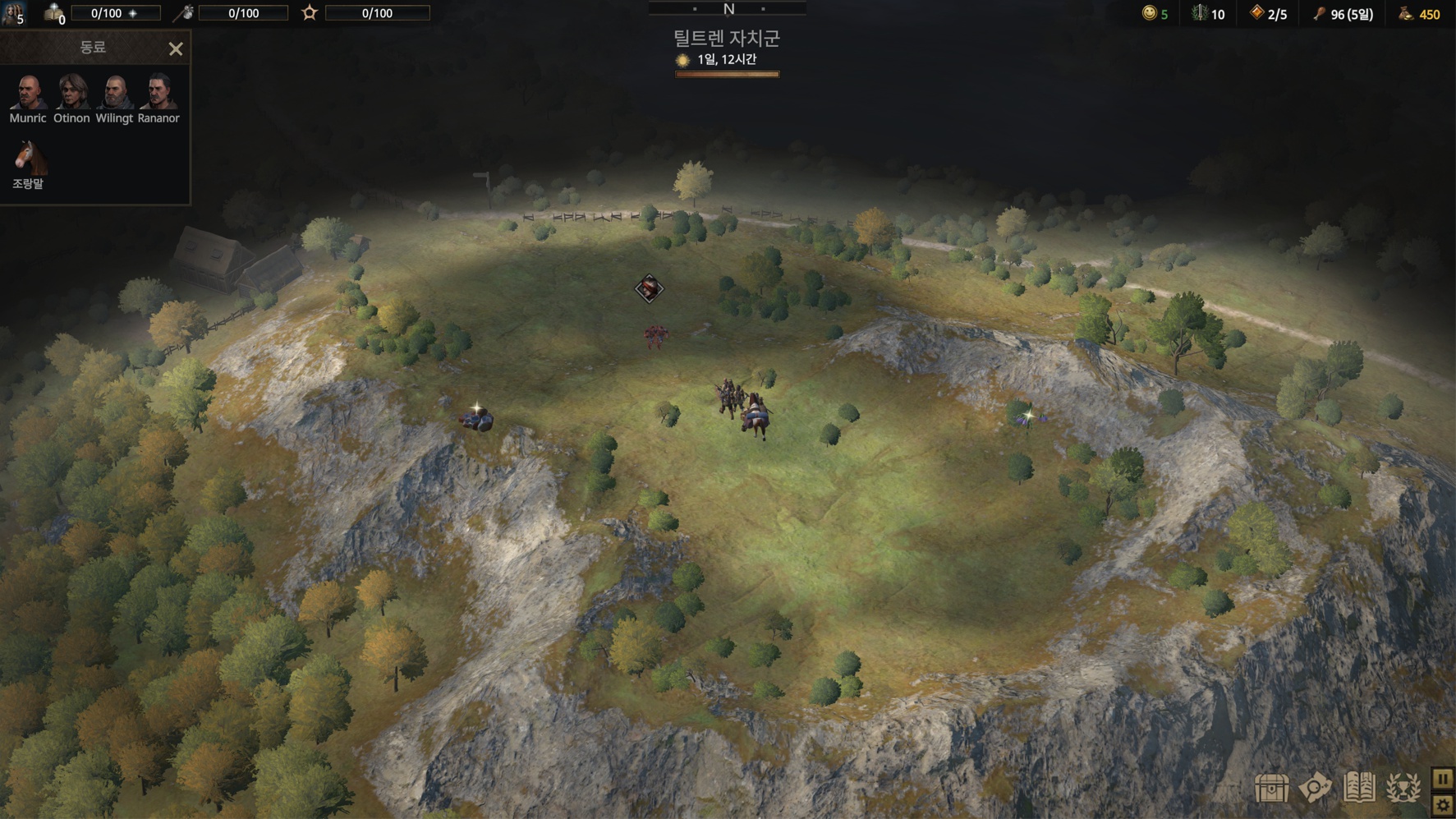Open the journal book icon
This screenshot has width=1456, height=819.
[1359, 788]
